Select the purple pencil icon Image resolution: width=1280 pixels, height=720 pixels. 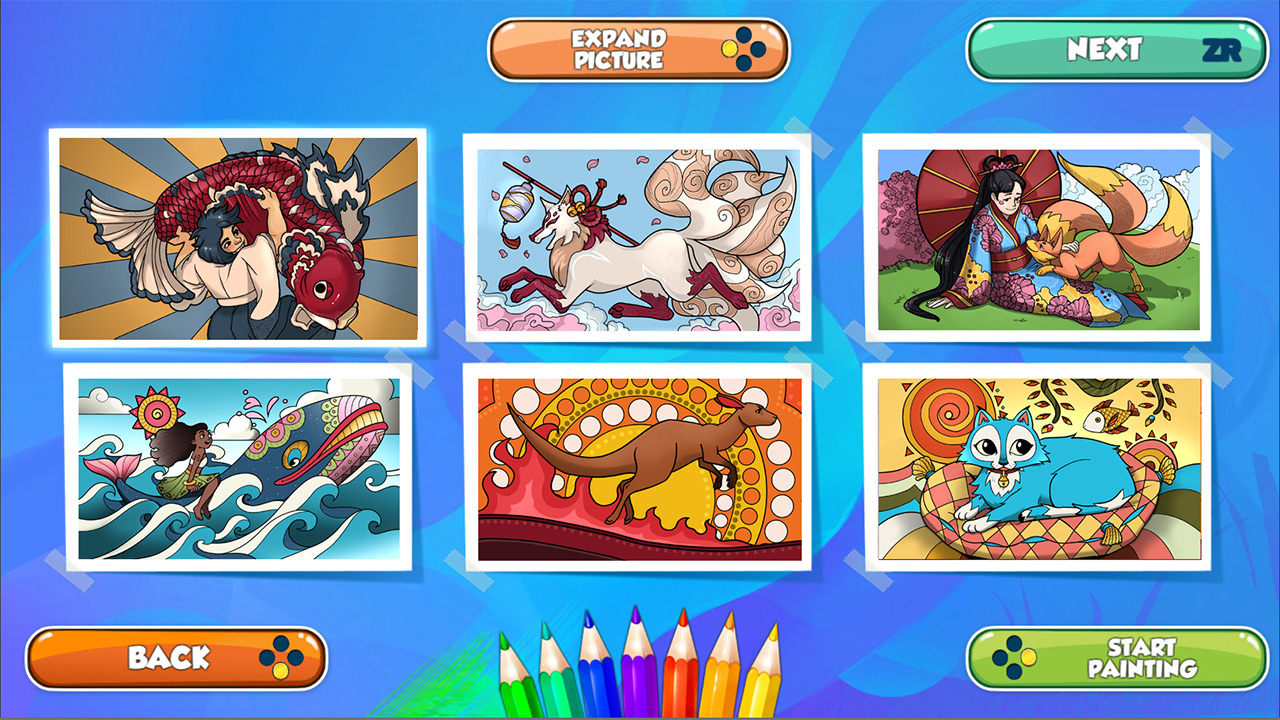click(638, 685)
